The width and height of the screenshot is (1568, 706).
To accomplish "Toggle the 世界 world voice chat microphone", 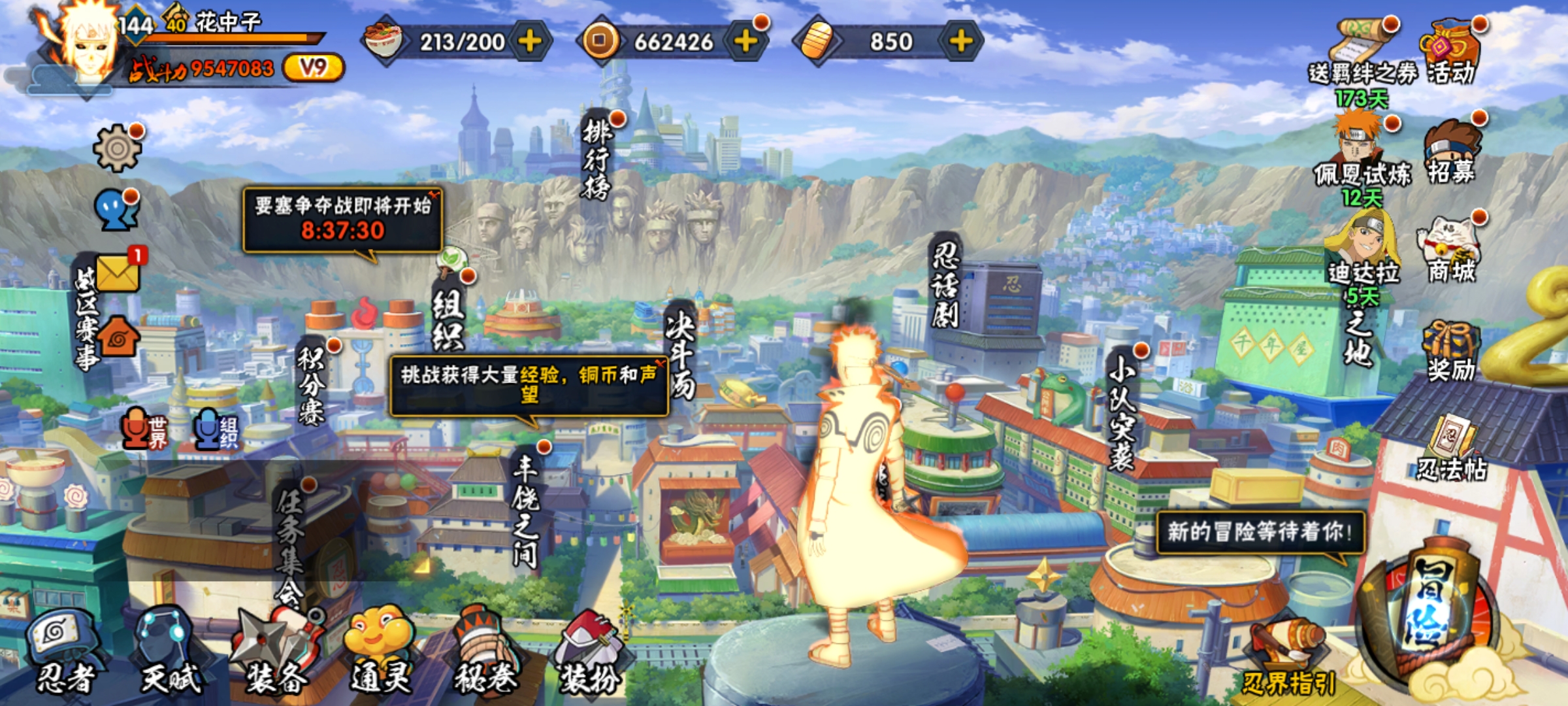I will pyautogui.click(x=144, y=430).
